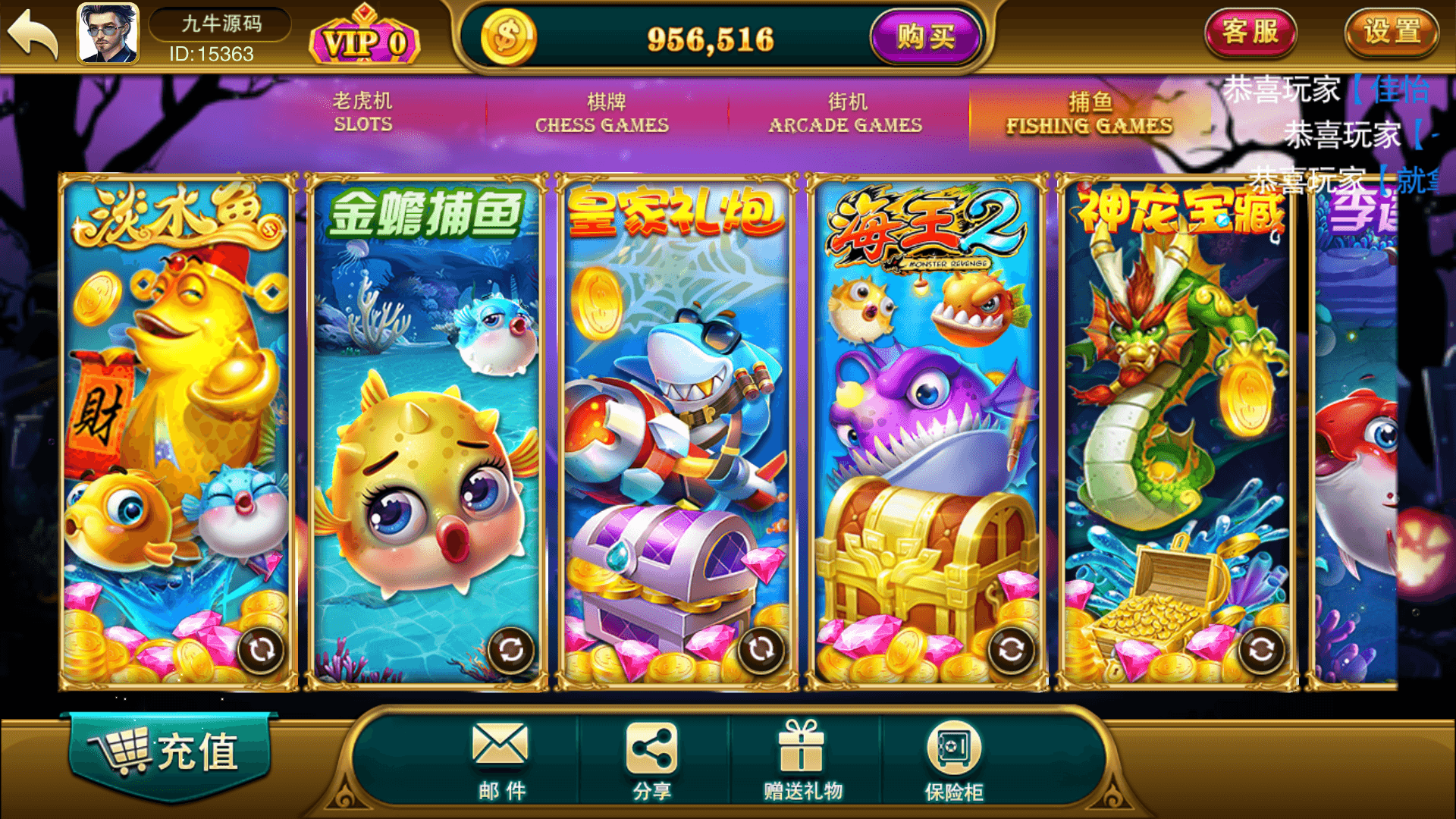Click the purple 购买 buy button
The height and width of the screenshot is (819, 1456).
coord(925,36)
